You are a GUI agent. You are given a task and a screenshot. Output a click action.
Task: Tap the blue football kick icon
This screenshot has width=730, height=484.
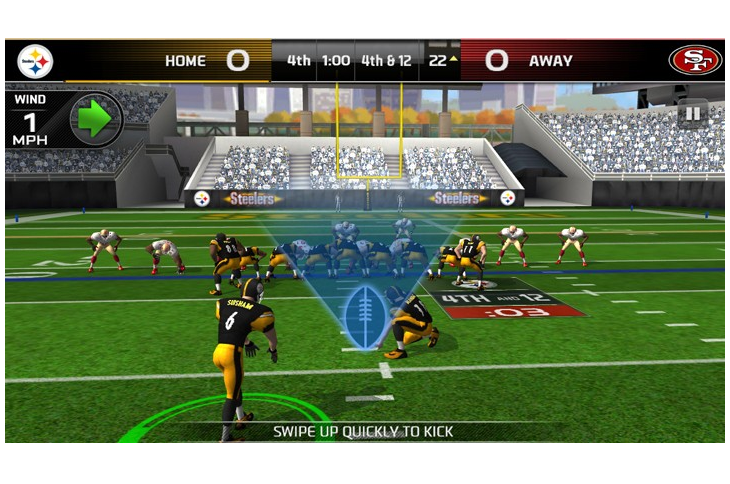[362, 316]
